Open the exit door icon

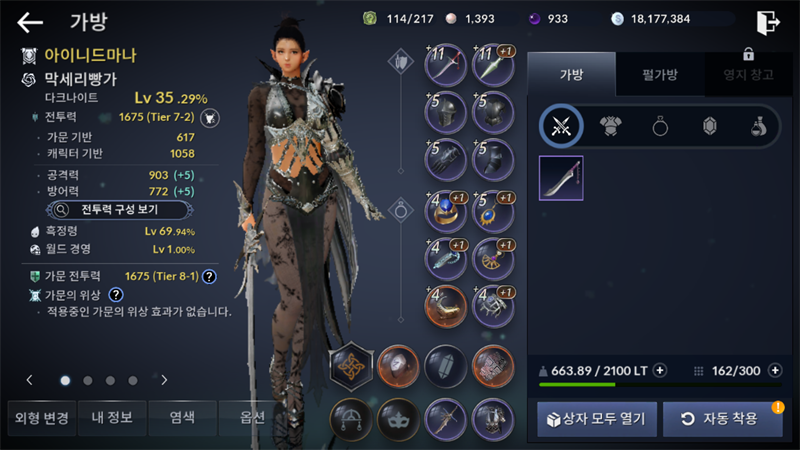(x=767, y=21)
